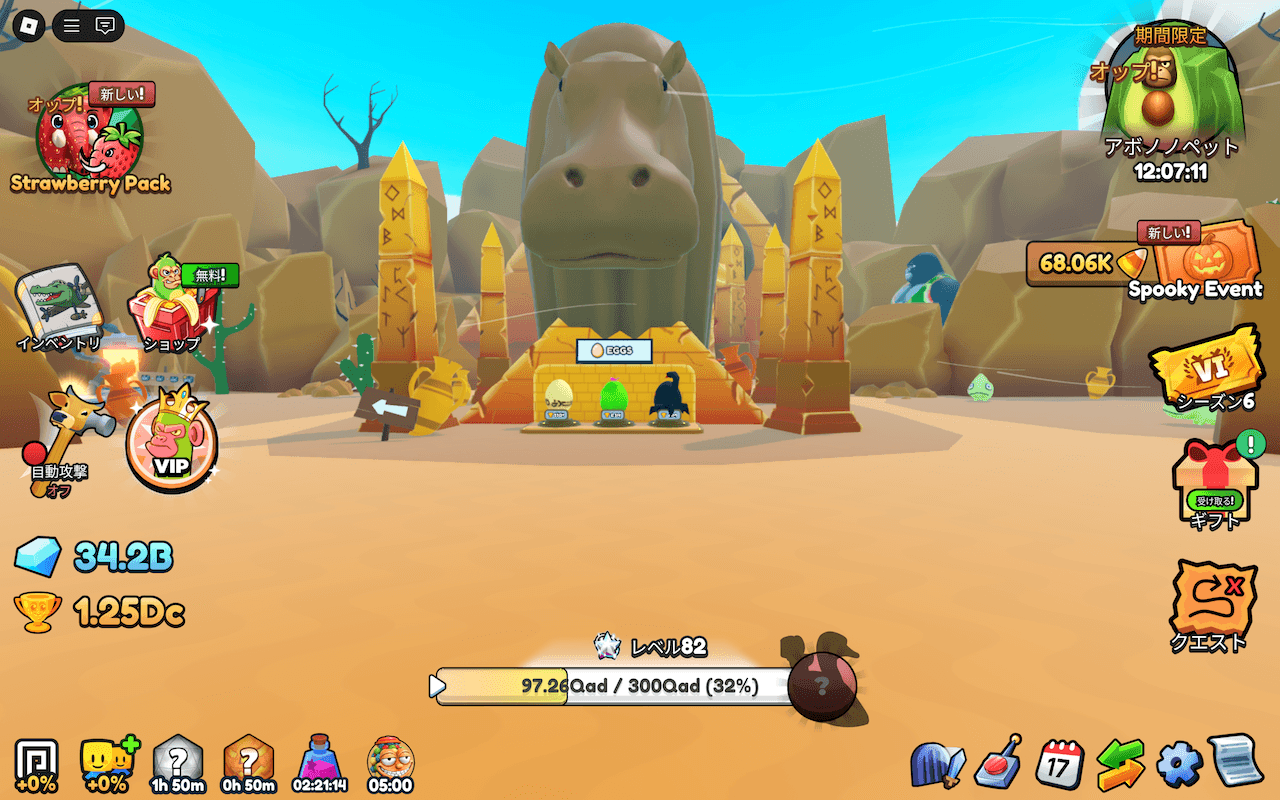This screenshot has width=1280, height=800.
Task: Open the Roblox chat bubble
Action: pos(106,25)
